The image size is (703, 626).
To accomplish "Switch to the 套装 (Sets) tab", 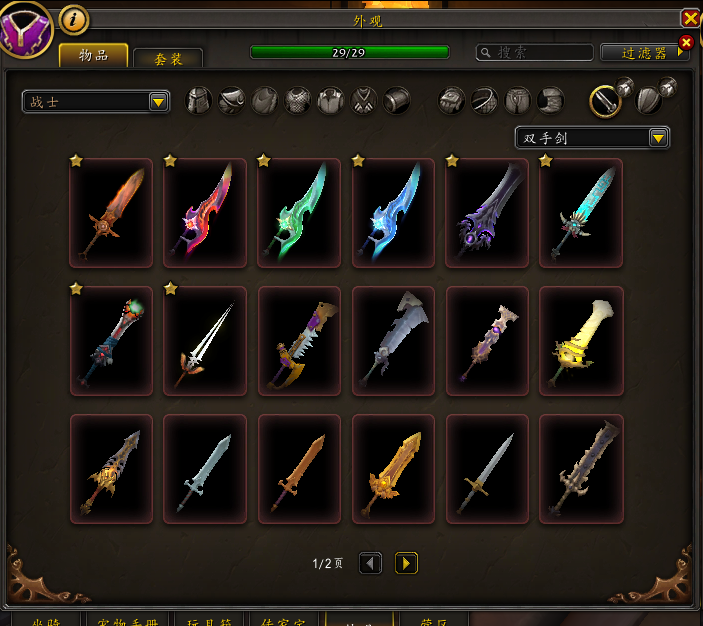I will pyautogui.click(x=168, y=58).
